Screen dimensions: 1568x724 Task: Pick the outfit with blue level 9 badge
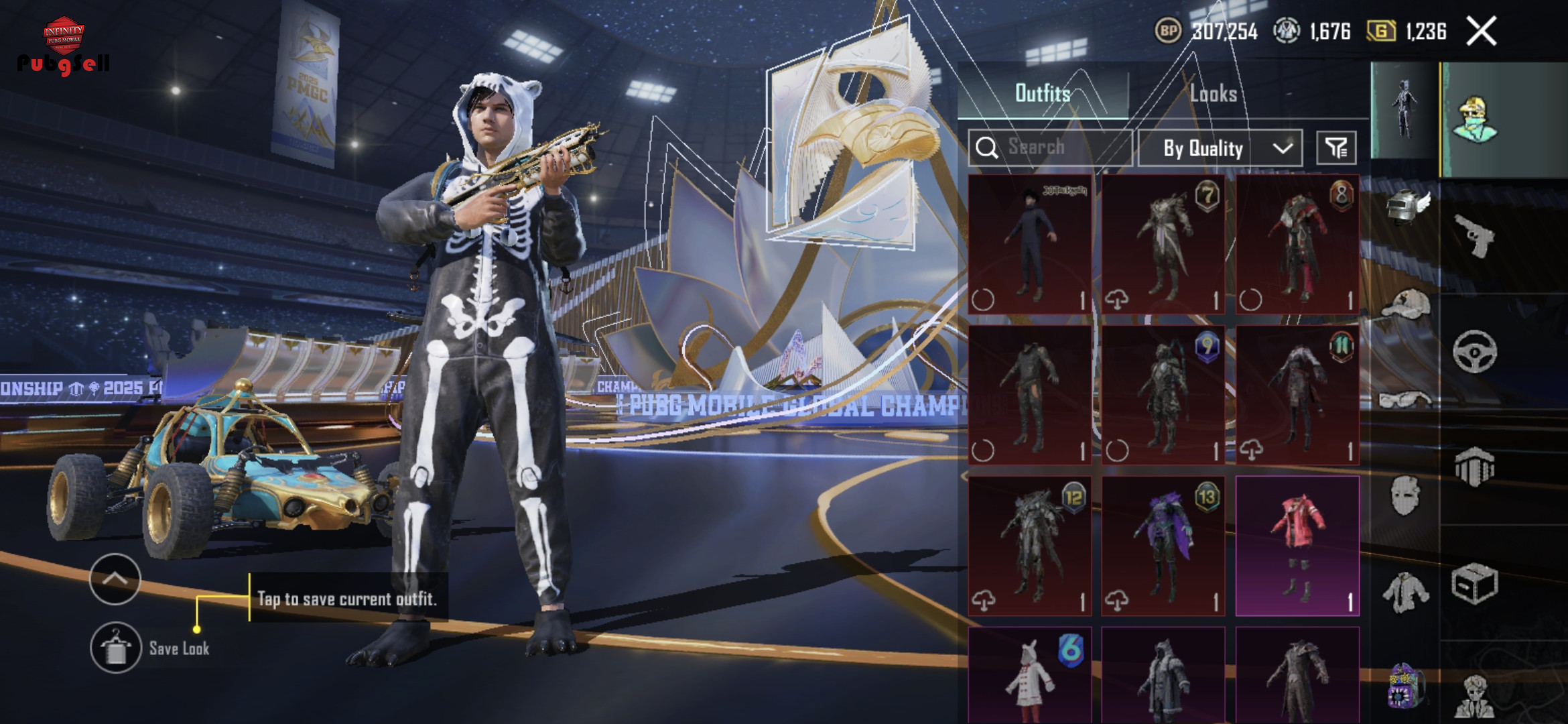tap(1163, 396)
